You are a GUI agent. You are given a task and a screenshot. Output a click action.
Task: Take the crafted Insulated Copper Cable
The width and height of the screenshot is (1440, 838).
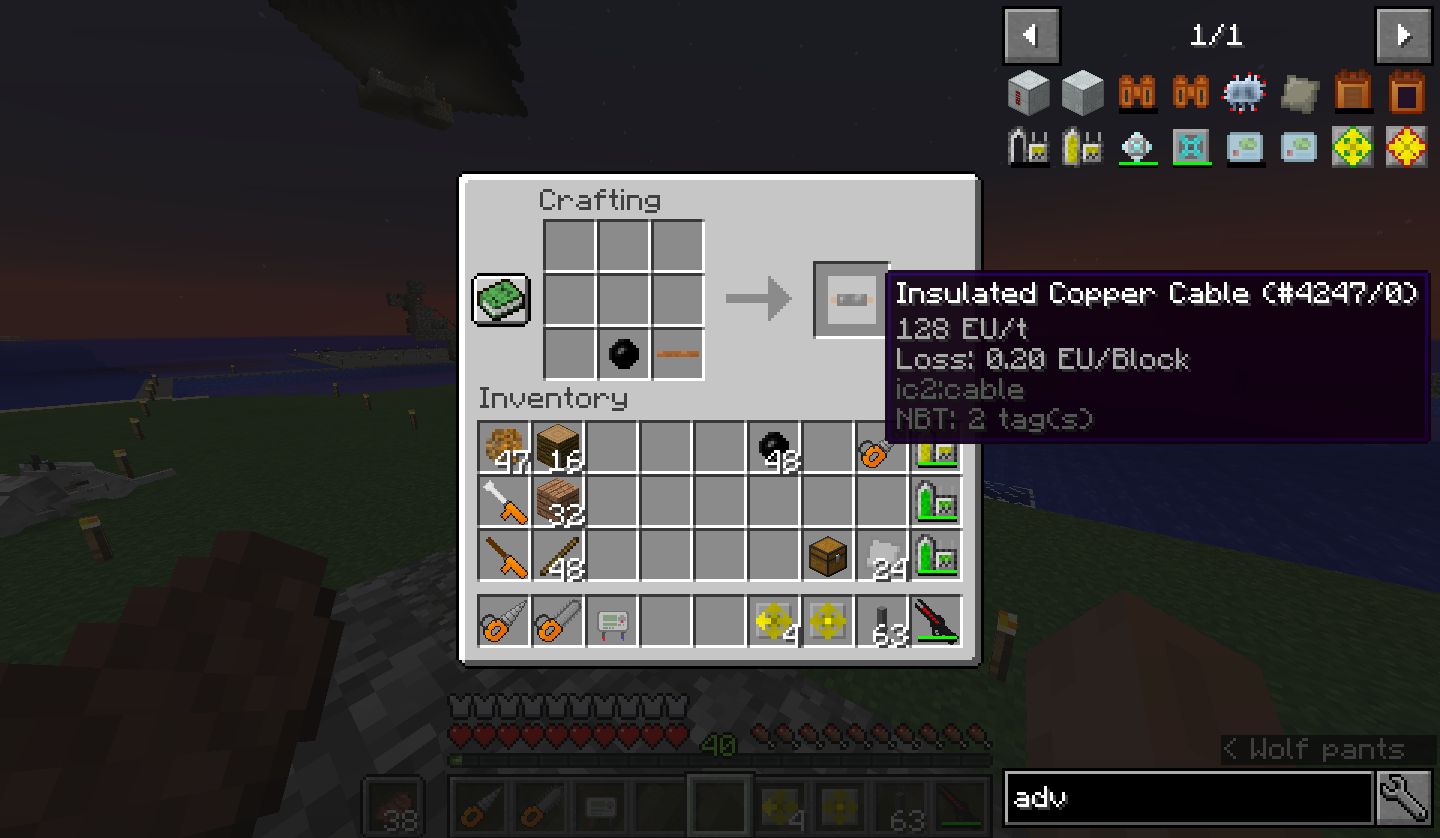(x=850, y=299)
